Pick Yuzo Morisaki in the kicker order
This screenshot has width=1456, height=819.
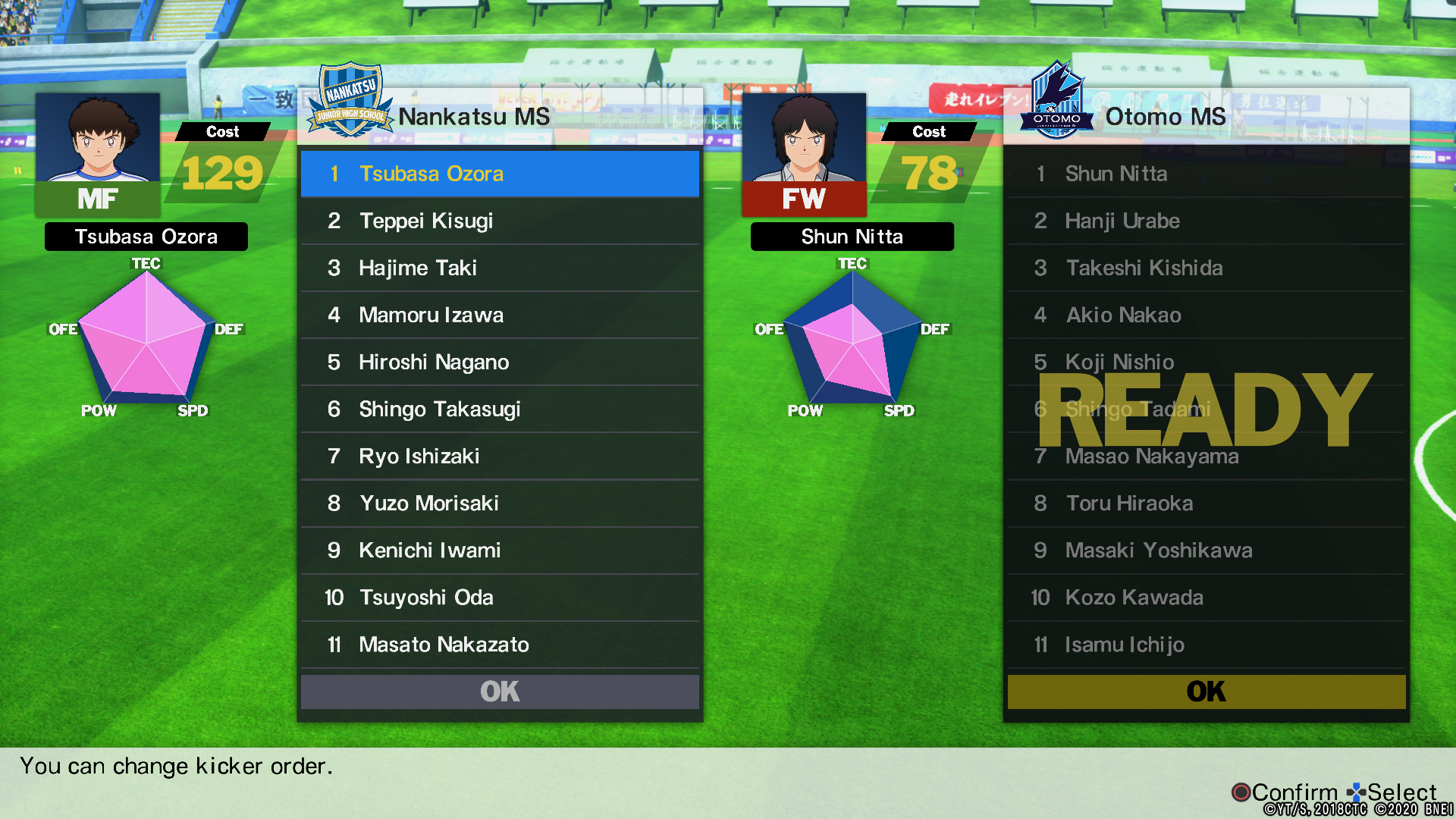[500, 503]
